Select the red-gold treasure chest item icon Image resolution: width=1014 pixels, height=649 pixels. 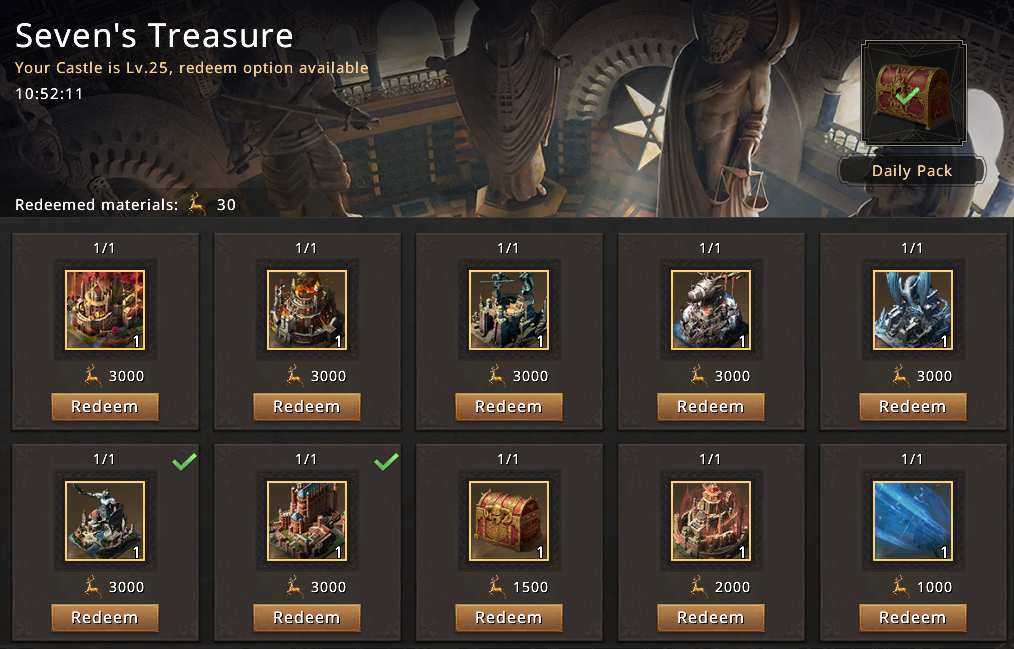pyautogui.click(x=508, y=521)
